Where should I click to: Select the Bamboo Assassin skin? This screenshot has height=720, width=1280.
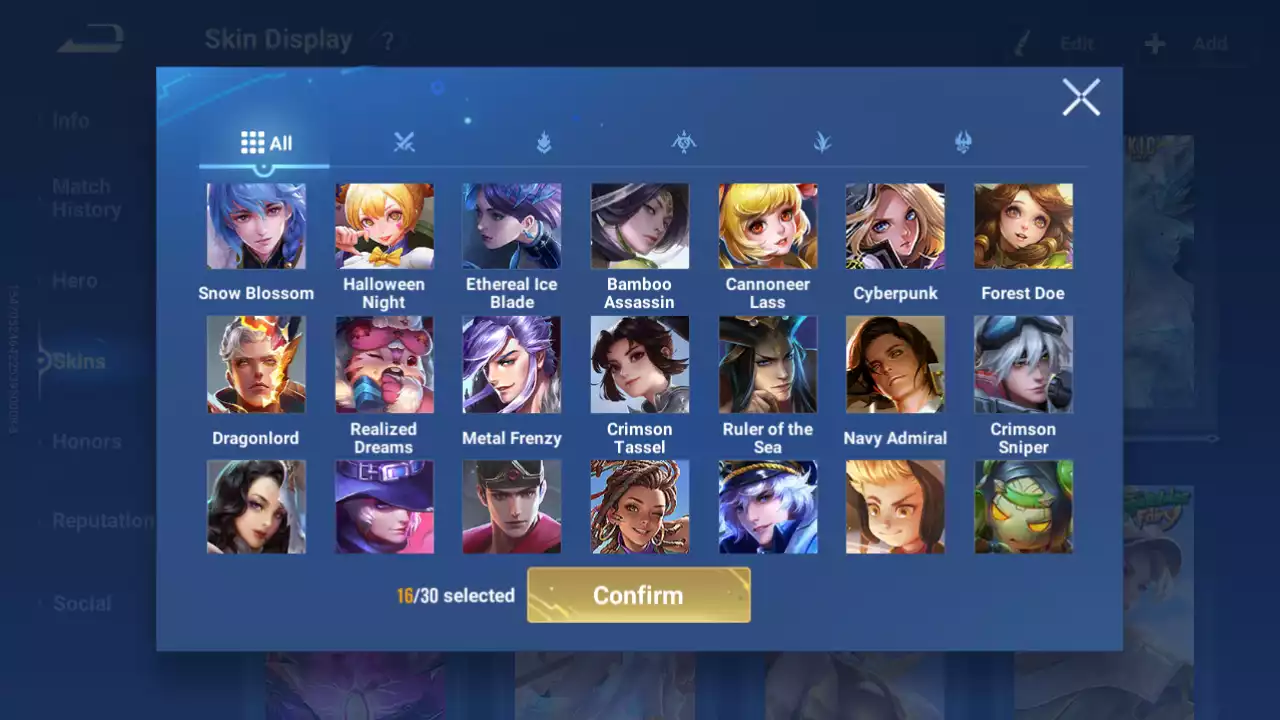[x=640, y=226]
